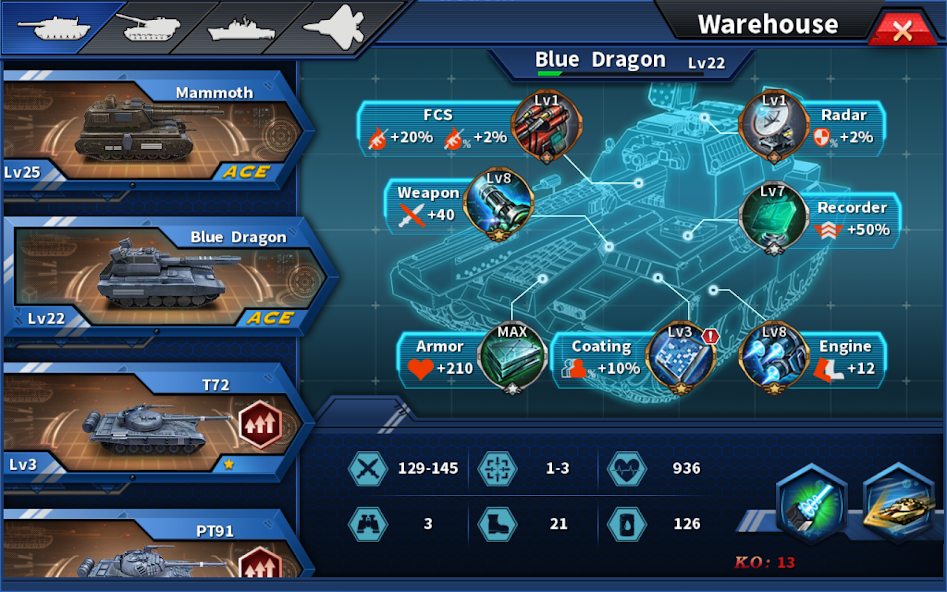Switch to the tank category tab
This screenshot has width=947, height=592.
59,27
